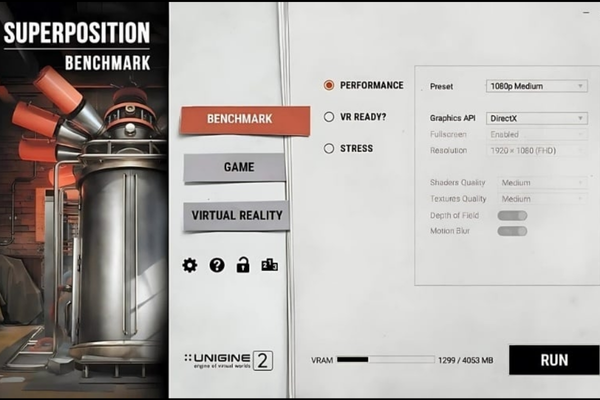This screenshot has height=400, width=600.
Task: Open the Benchmark section
Action: tap(231, 119)
